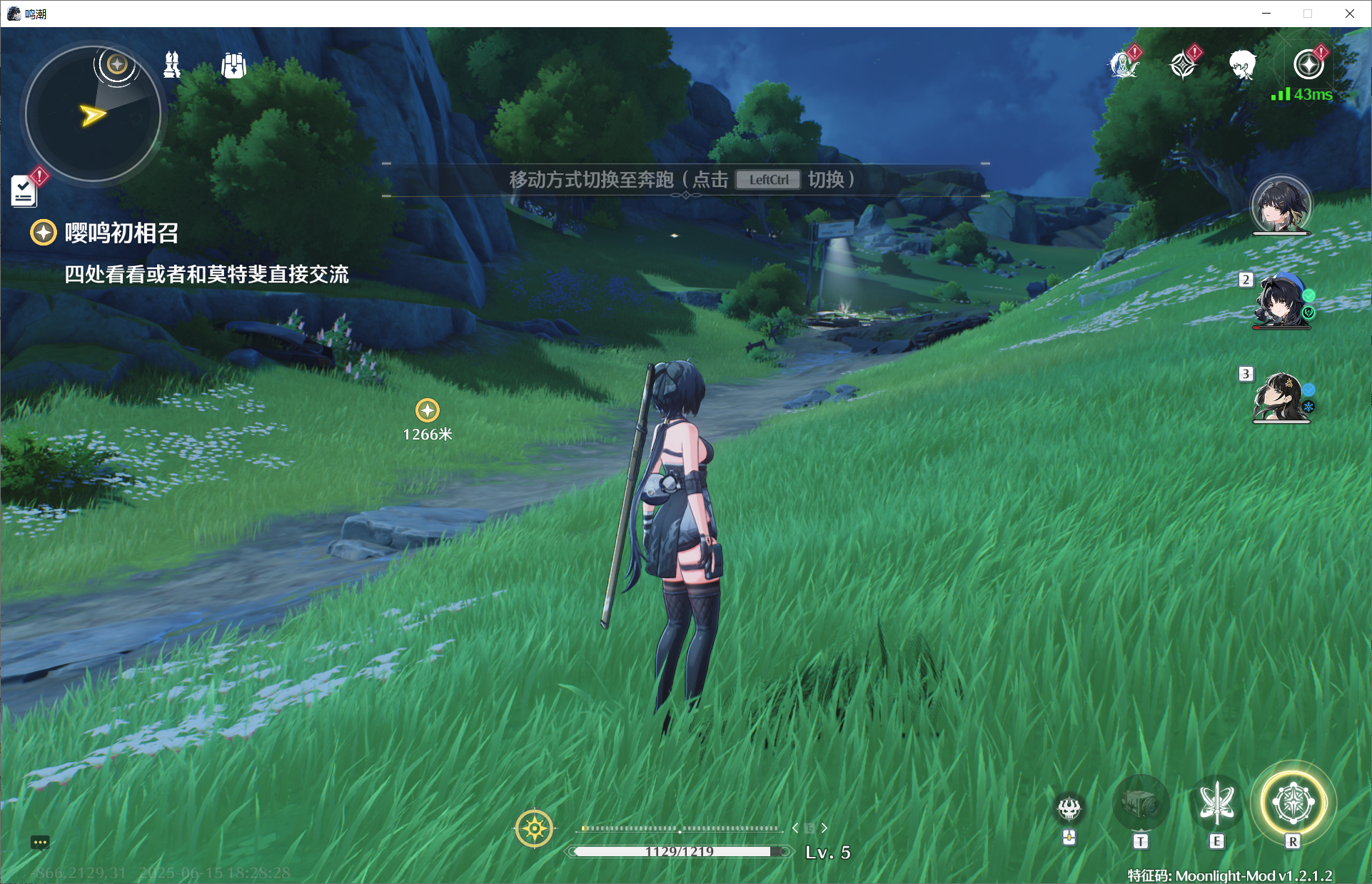This screenshot has height=884, width=1372.
Task: Use the E butterfly skill icon
Action: [x=1217, y=803]
